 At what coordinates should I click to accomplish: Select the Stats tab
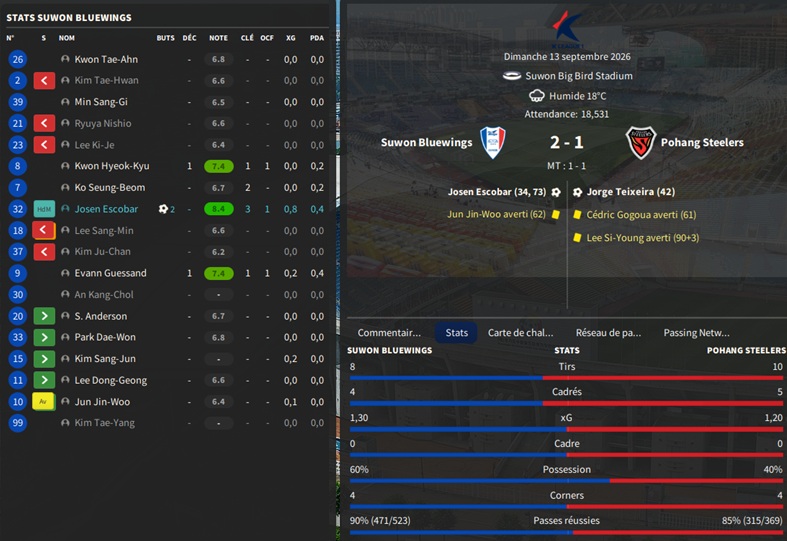457,333
